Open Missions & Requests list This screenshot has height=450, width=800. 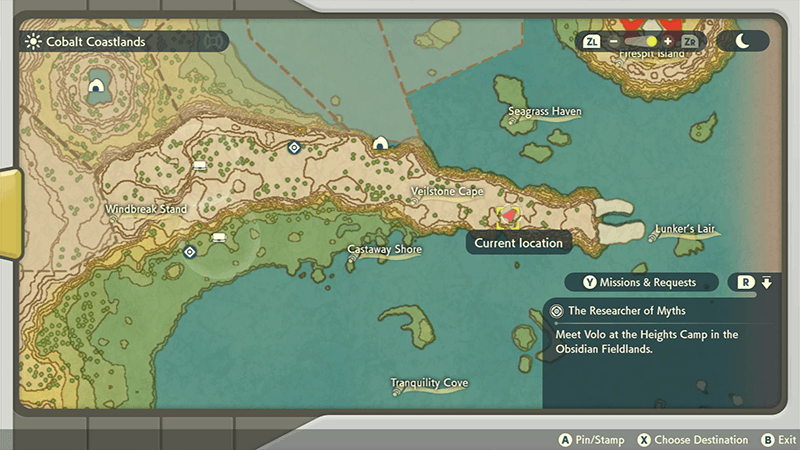coord(642,282)
